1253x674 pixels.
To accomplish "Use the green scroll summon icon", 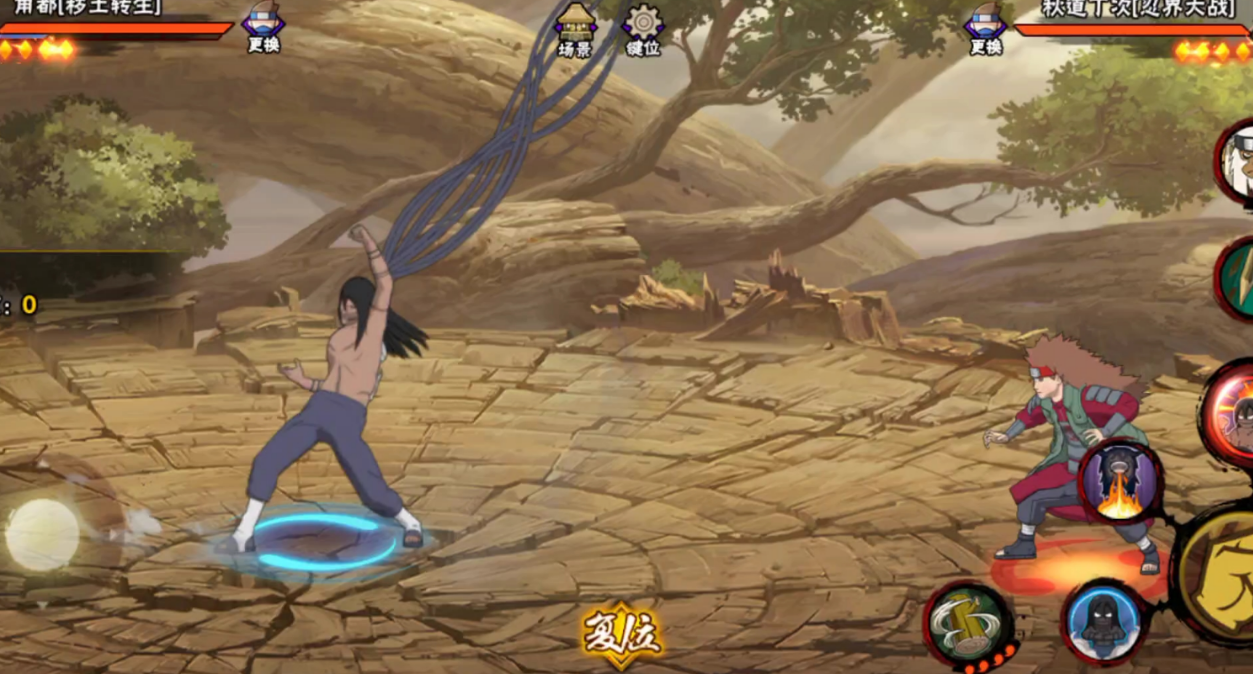I will coord(1238,280).
